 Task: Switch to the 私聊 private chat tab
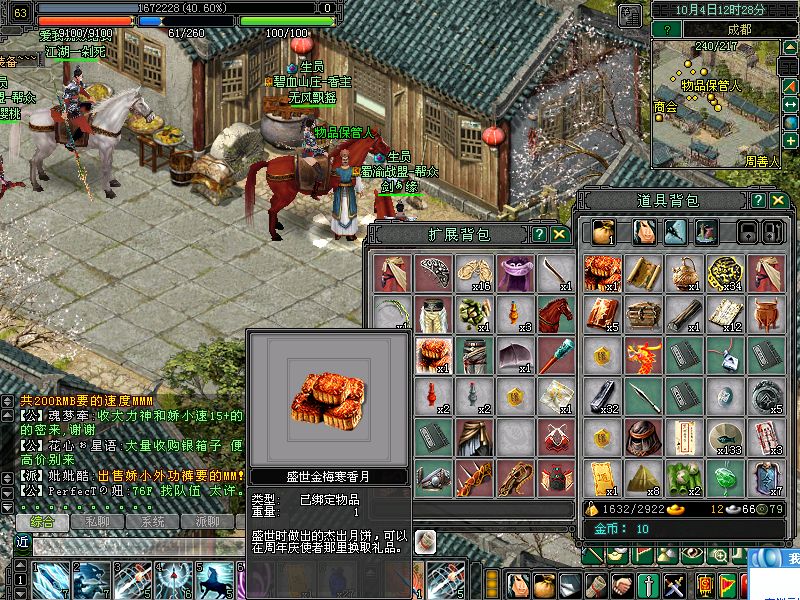click(x=97, y=522)
